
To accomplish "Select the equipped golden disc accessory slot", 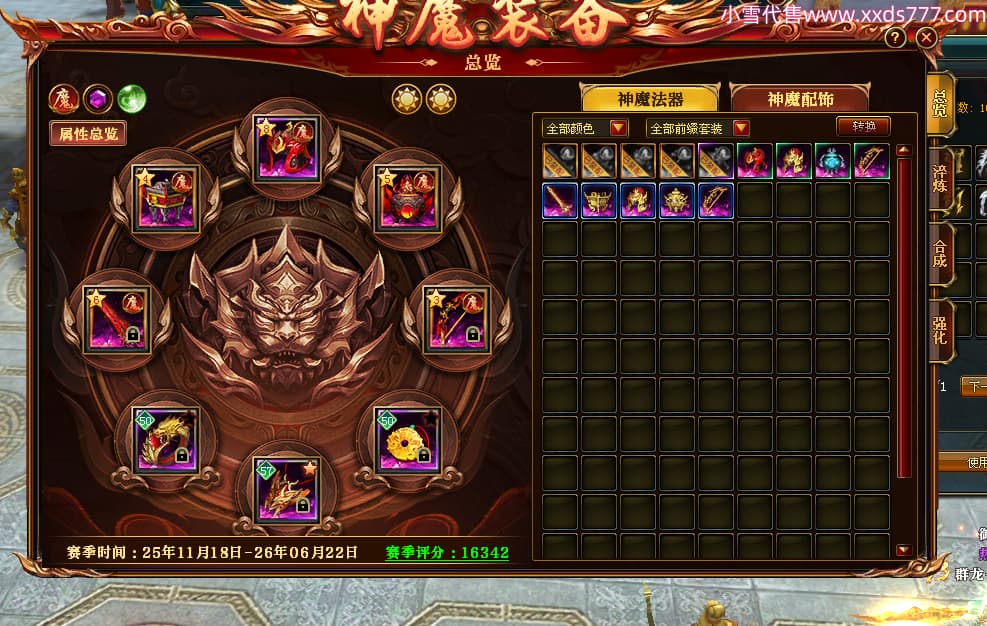I will point(405,438).
